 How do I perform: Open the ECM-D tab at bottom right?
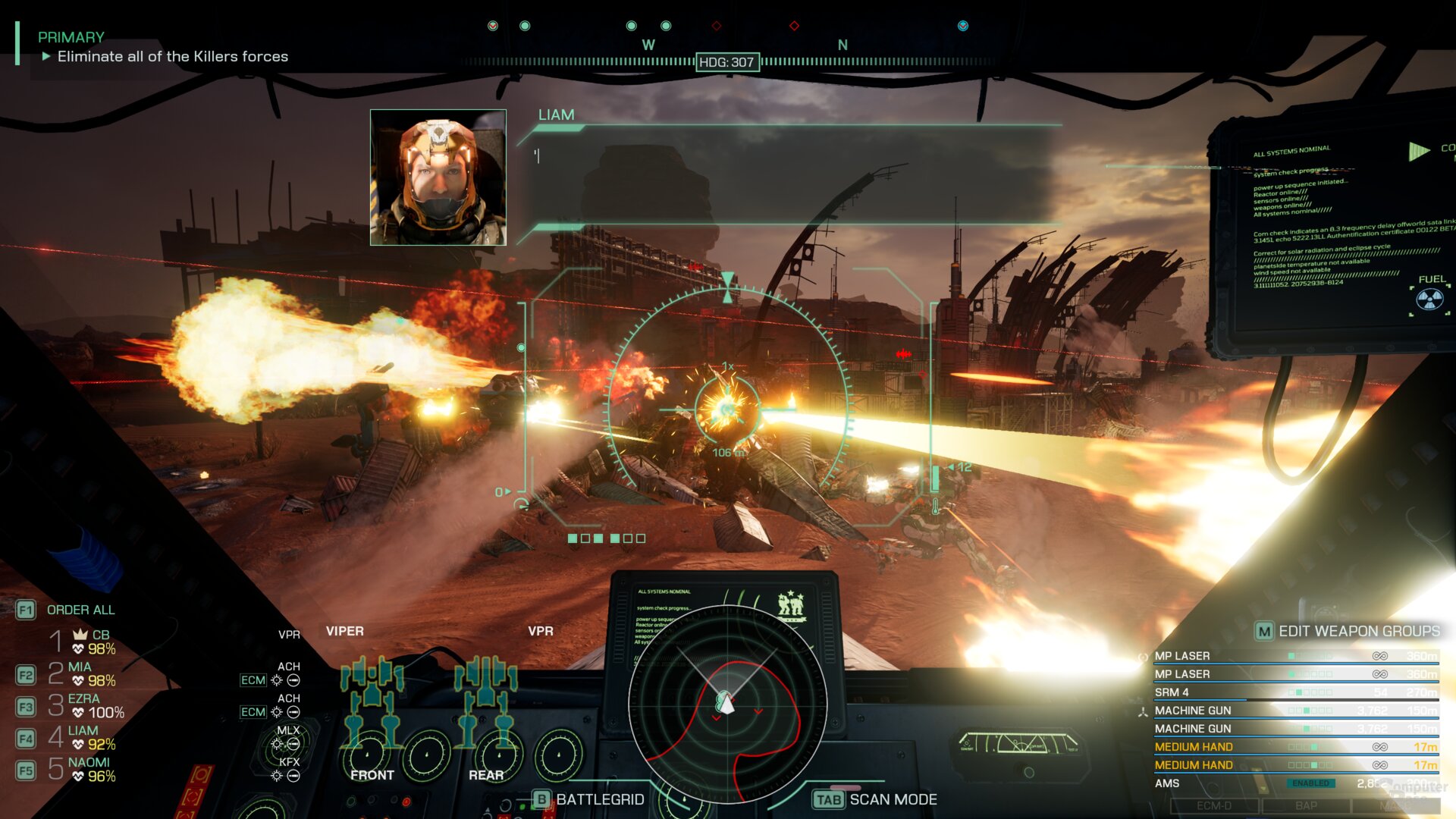tap(1216, 806)
